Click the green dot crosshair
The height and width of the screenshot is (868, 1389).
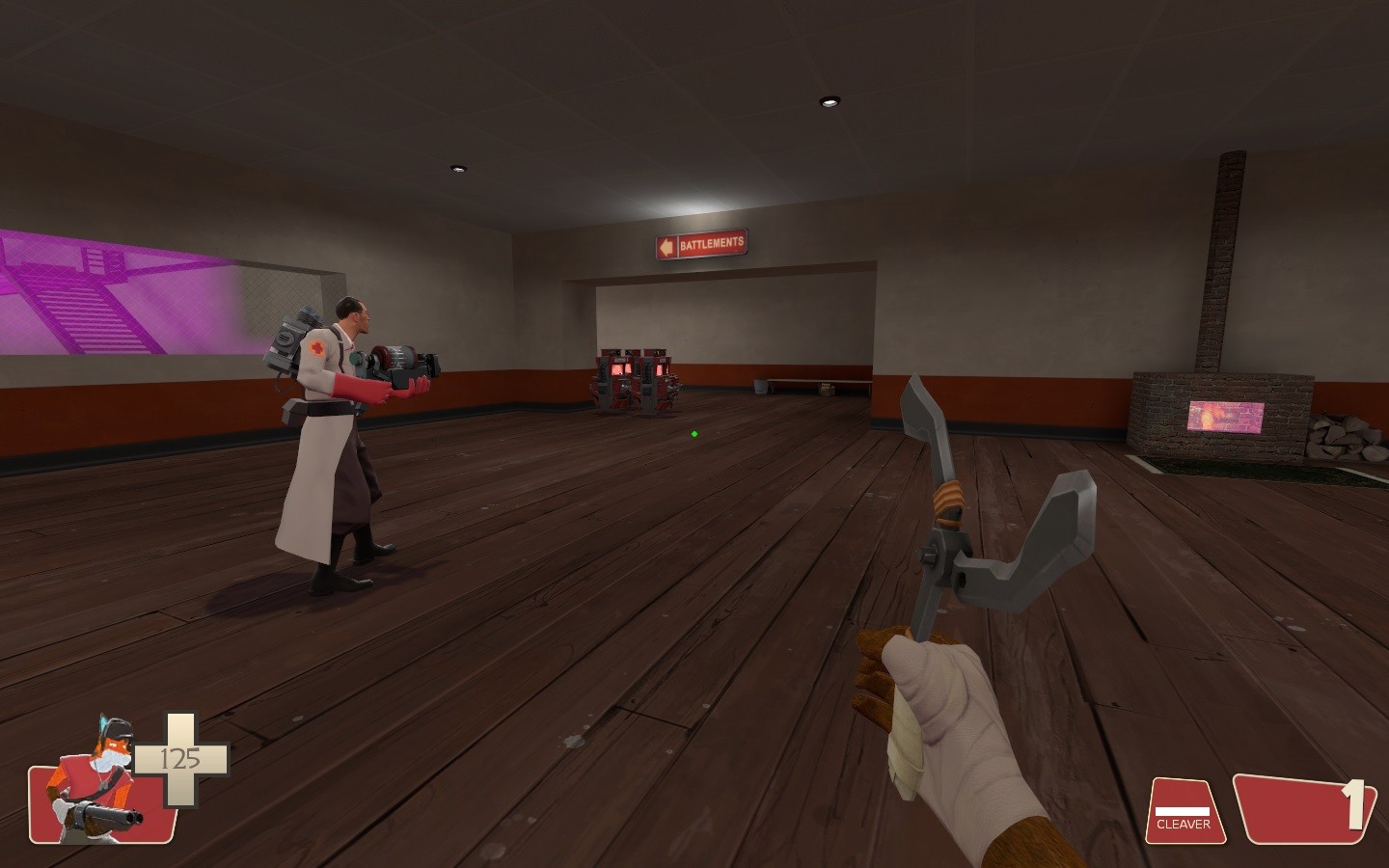point(694,433)
